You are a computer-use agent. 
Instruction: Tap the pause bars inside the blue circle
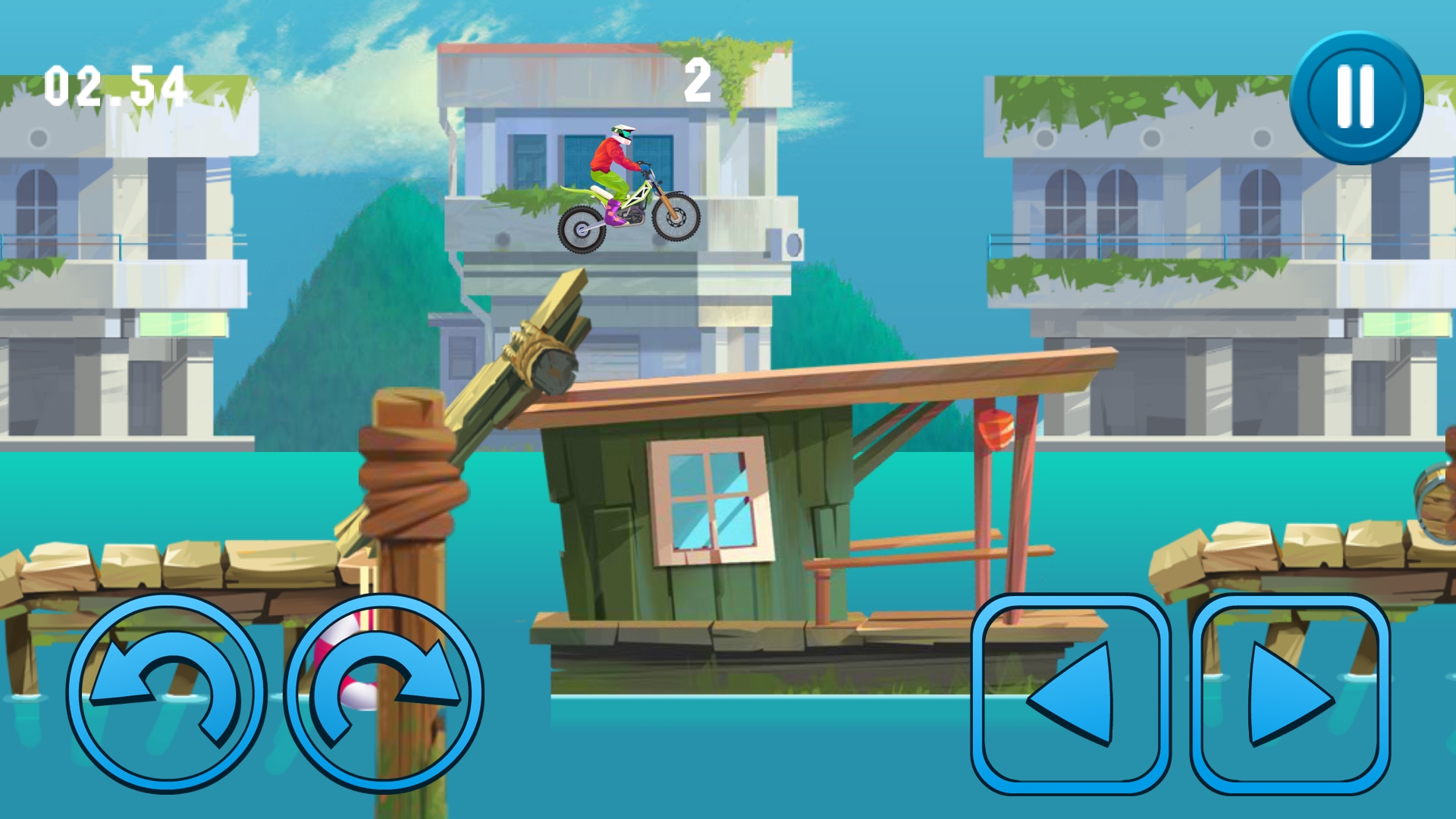pyautogui.click(x=1354, y=96)
